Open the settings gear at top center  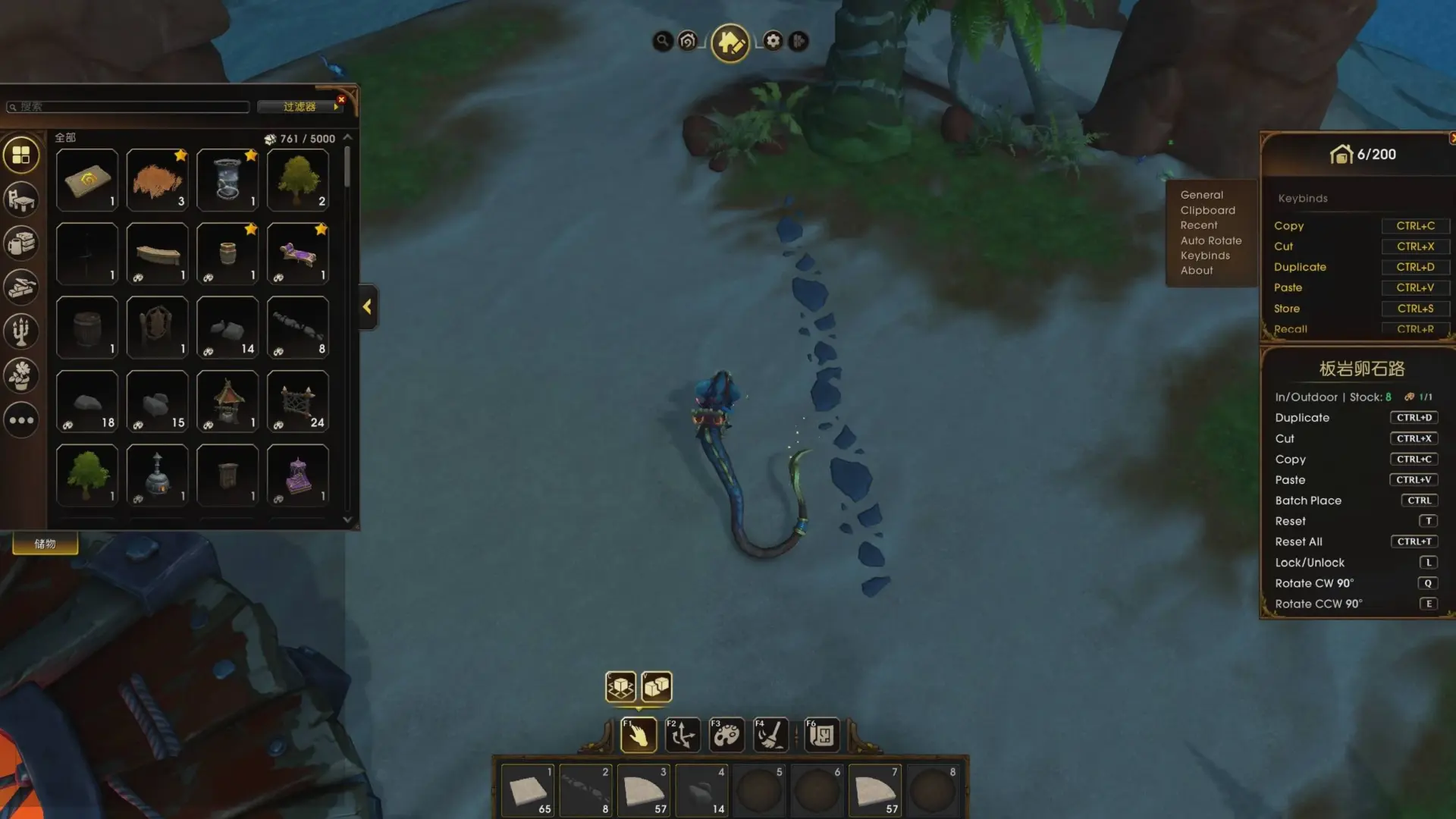pyautogui.click(x=772, y=41)
